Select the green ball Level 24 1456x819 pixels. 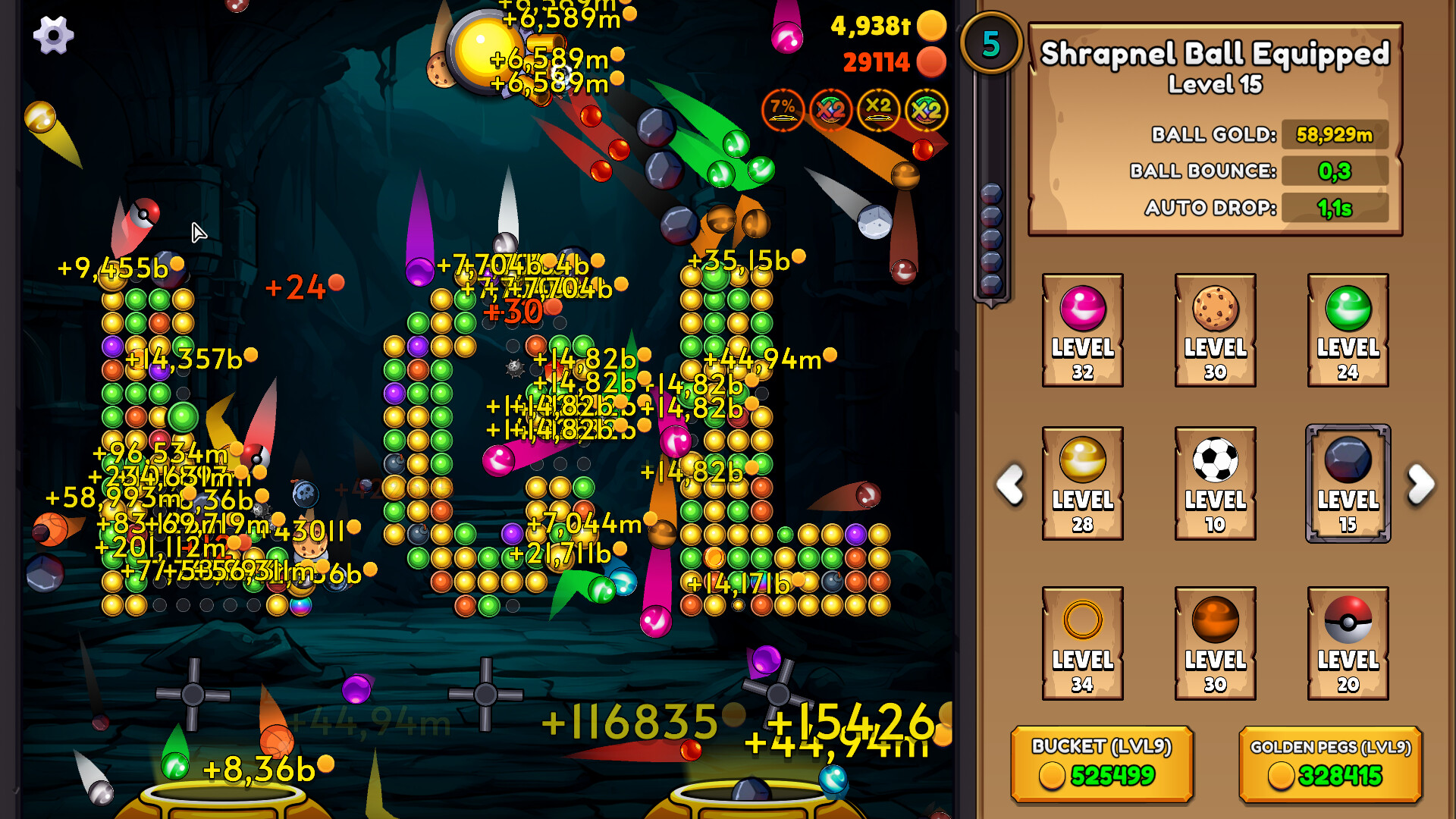click(x=1347, y=331)
